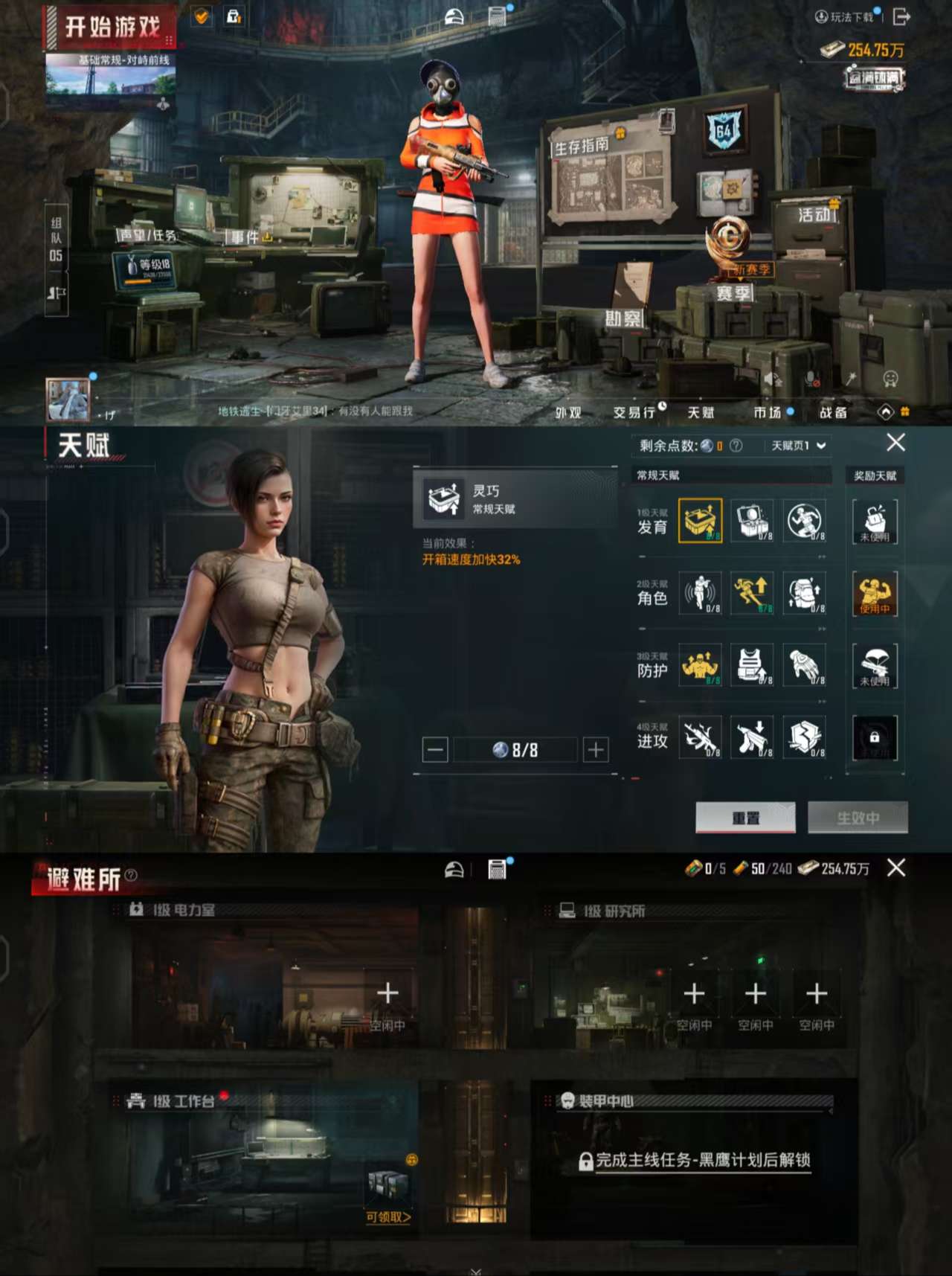Select the backpack talent in 角色 row
This screenshot has width=952, height=1276.
point(803,592)
